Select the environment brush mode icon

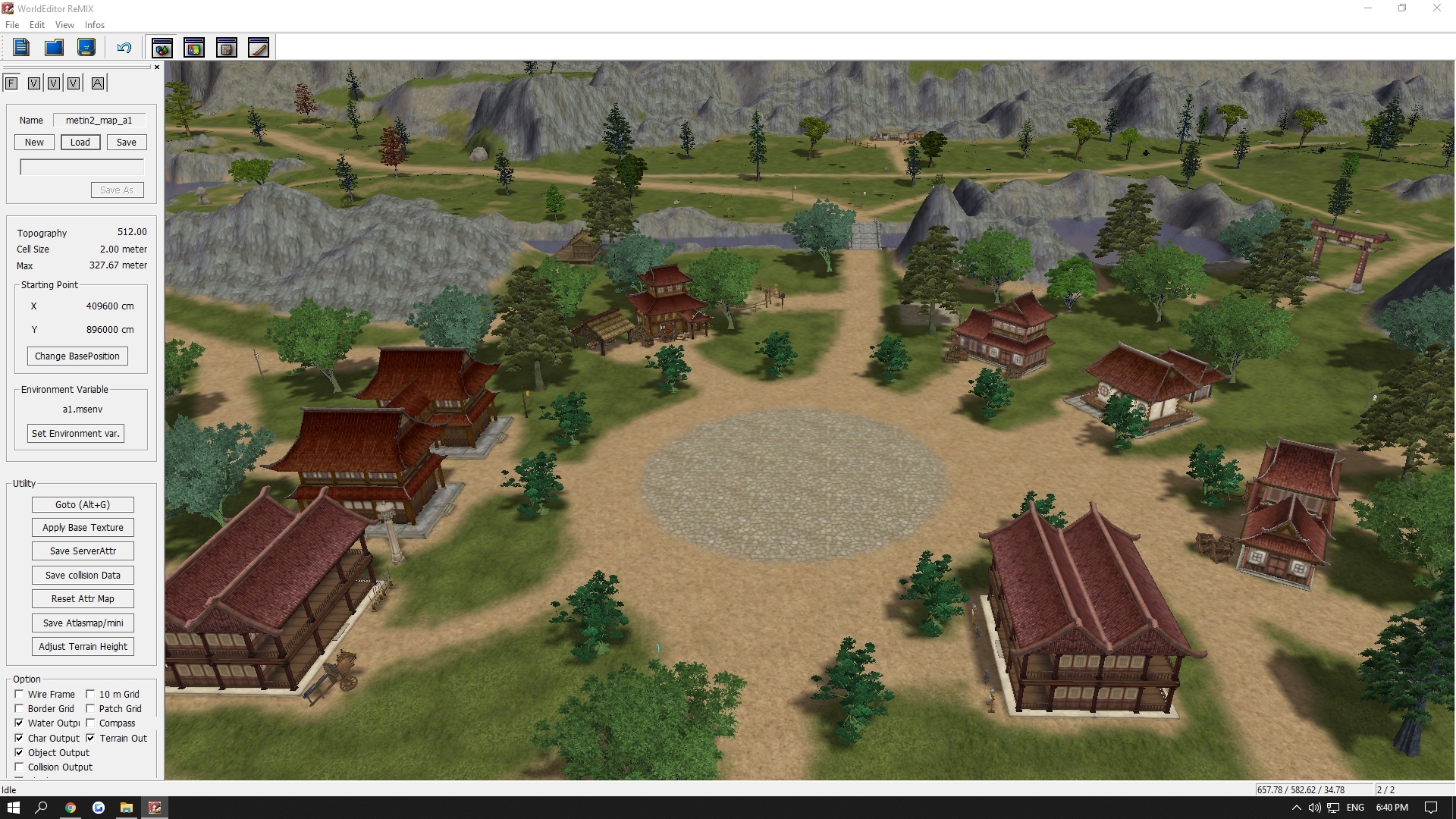pyautogui.click(x=259, y=47)
